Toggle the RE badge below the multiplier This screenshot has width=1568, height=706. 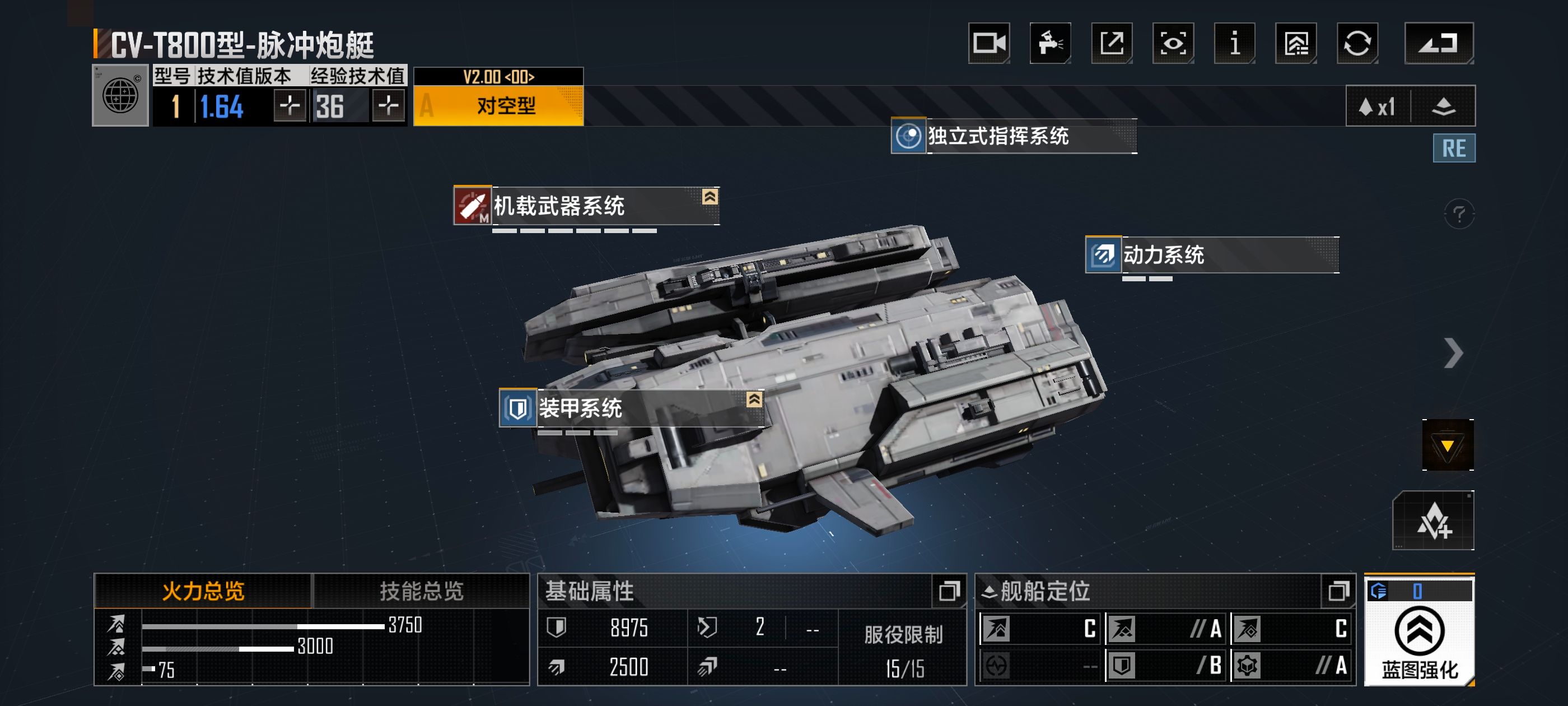(1454, 148)
